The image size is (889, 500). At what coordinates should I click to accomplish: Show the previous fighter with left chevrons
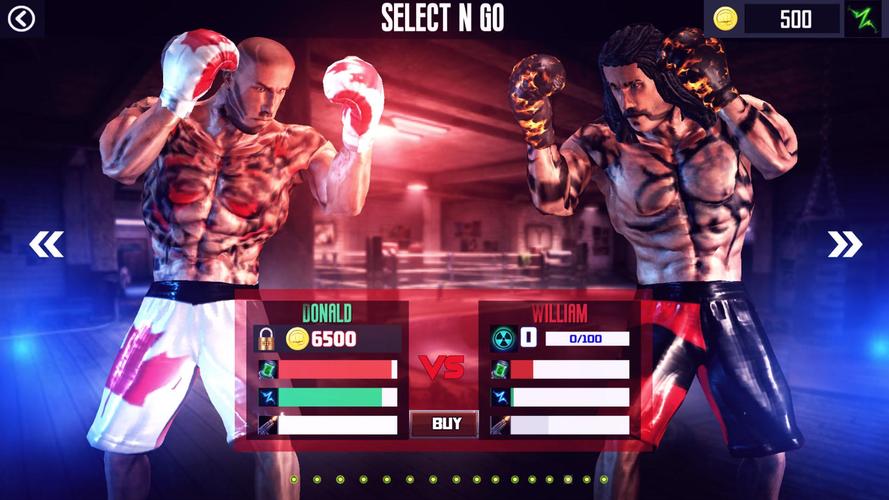pyautogui.click(x=46, y=244)
